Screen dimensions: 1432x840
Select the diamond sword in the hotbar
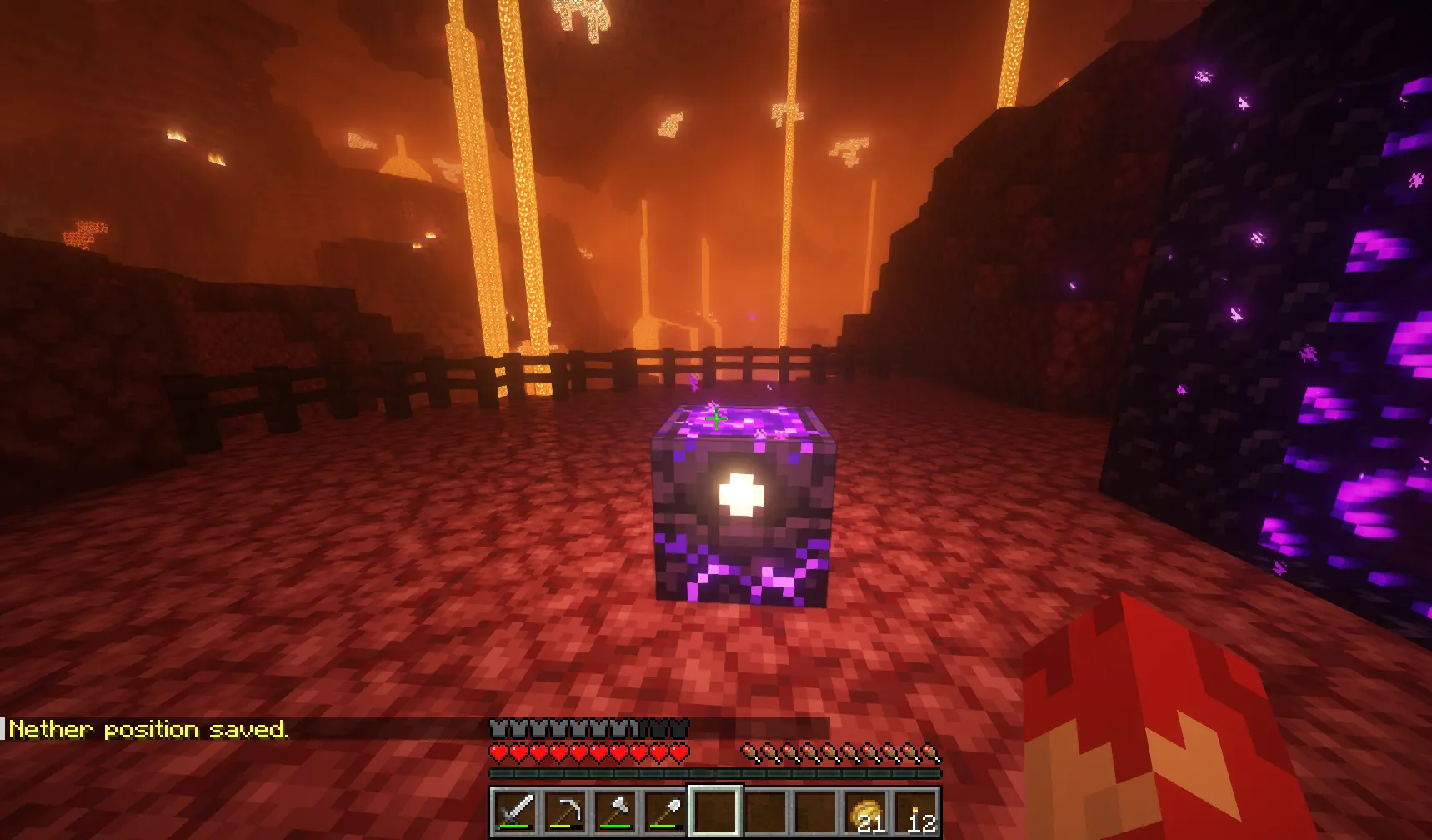[x=514, y=812]
